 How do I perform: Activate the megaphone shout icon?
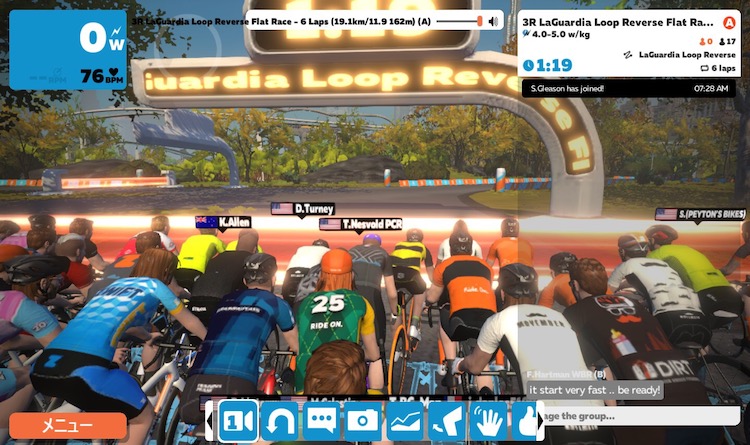[447, 421]
